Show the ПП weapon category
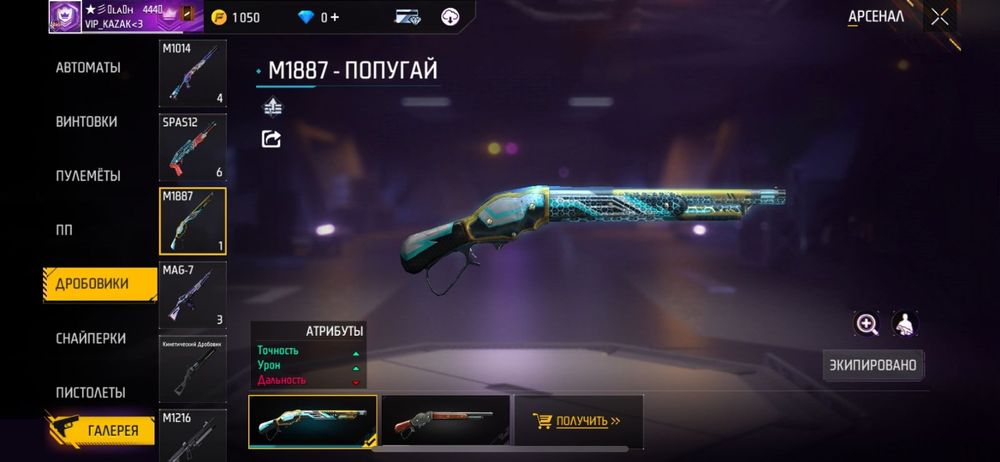The image size is (1000, 462). pos(65,229)
